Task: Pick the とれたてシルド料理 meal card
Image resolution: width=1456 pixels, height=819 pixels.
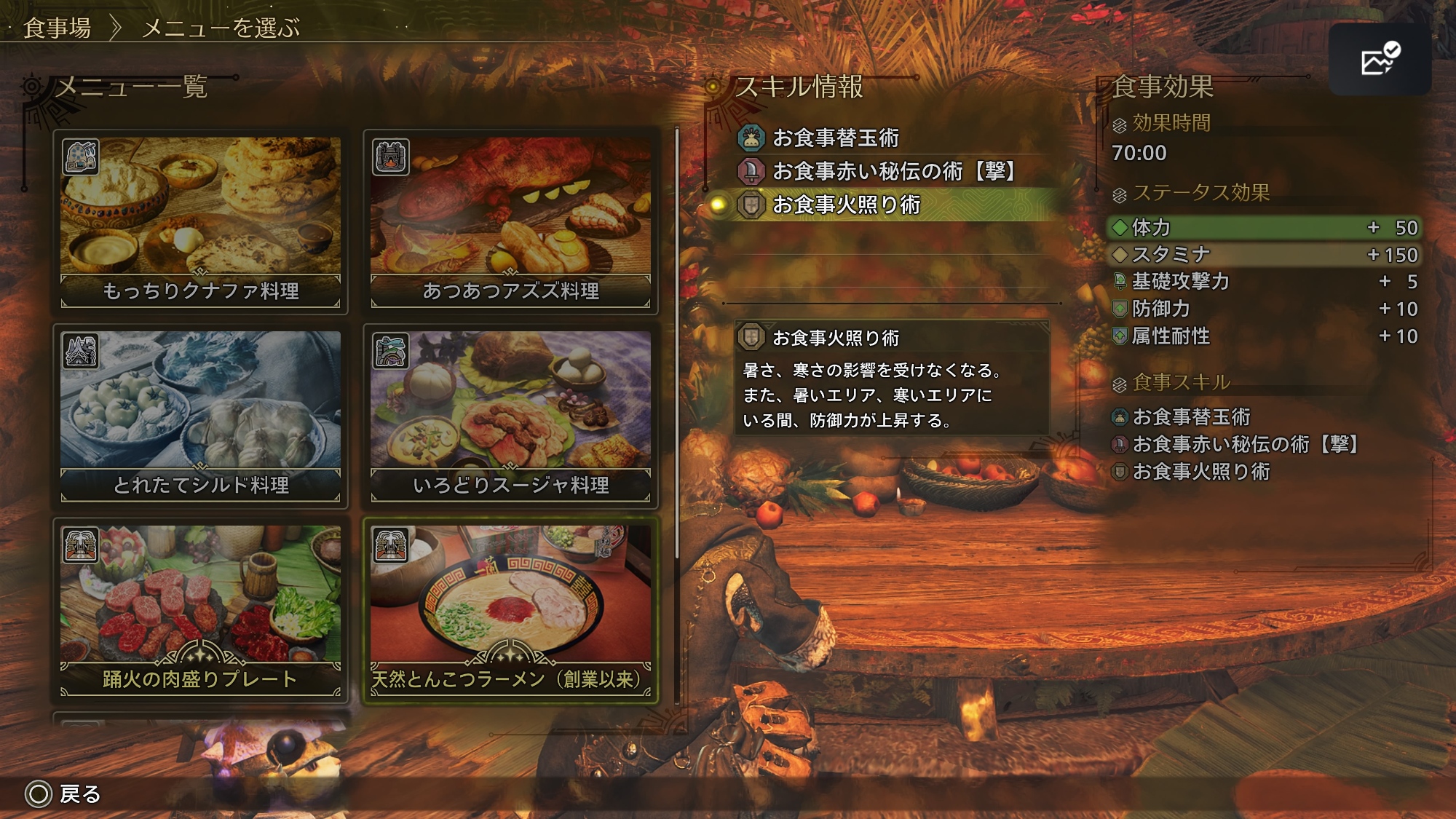Action: point(200,416)
